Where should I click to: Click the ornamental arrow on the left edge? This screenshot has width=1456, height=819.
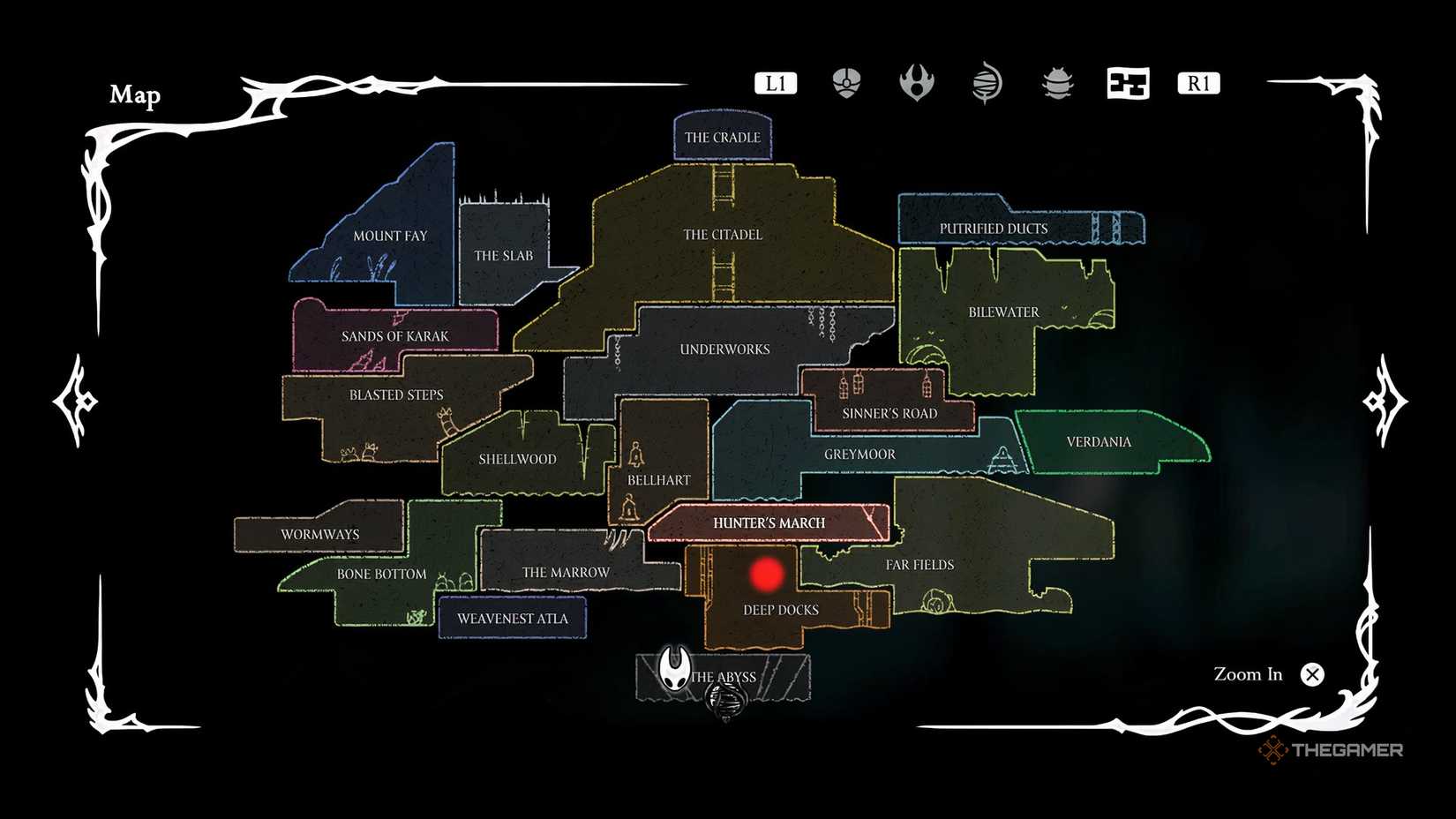(74, 402)
